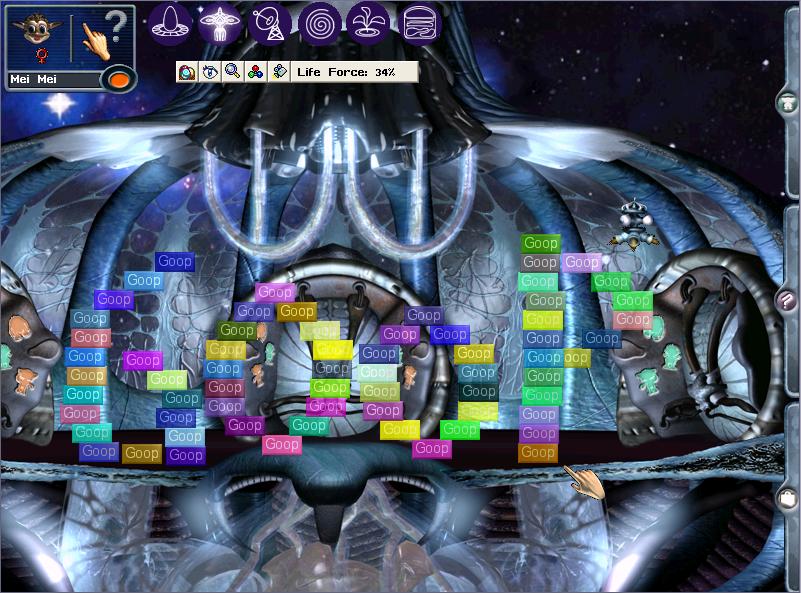
Task: Expand the purple question mark side tab
Action: (x=788, y=299)
